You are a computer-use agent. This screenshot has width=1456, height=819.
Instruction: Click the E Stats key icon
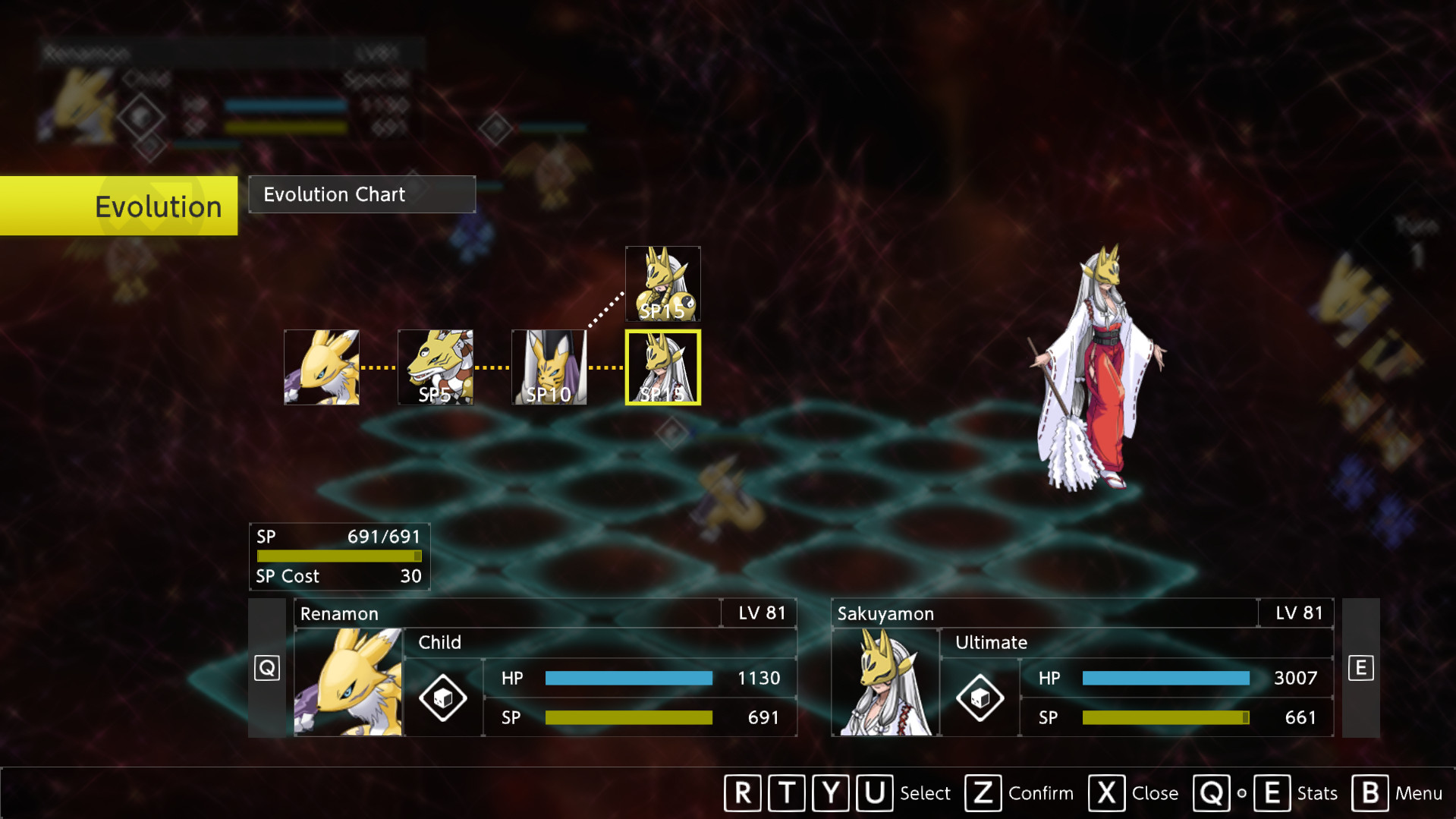tap(1272, 793)
